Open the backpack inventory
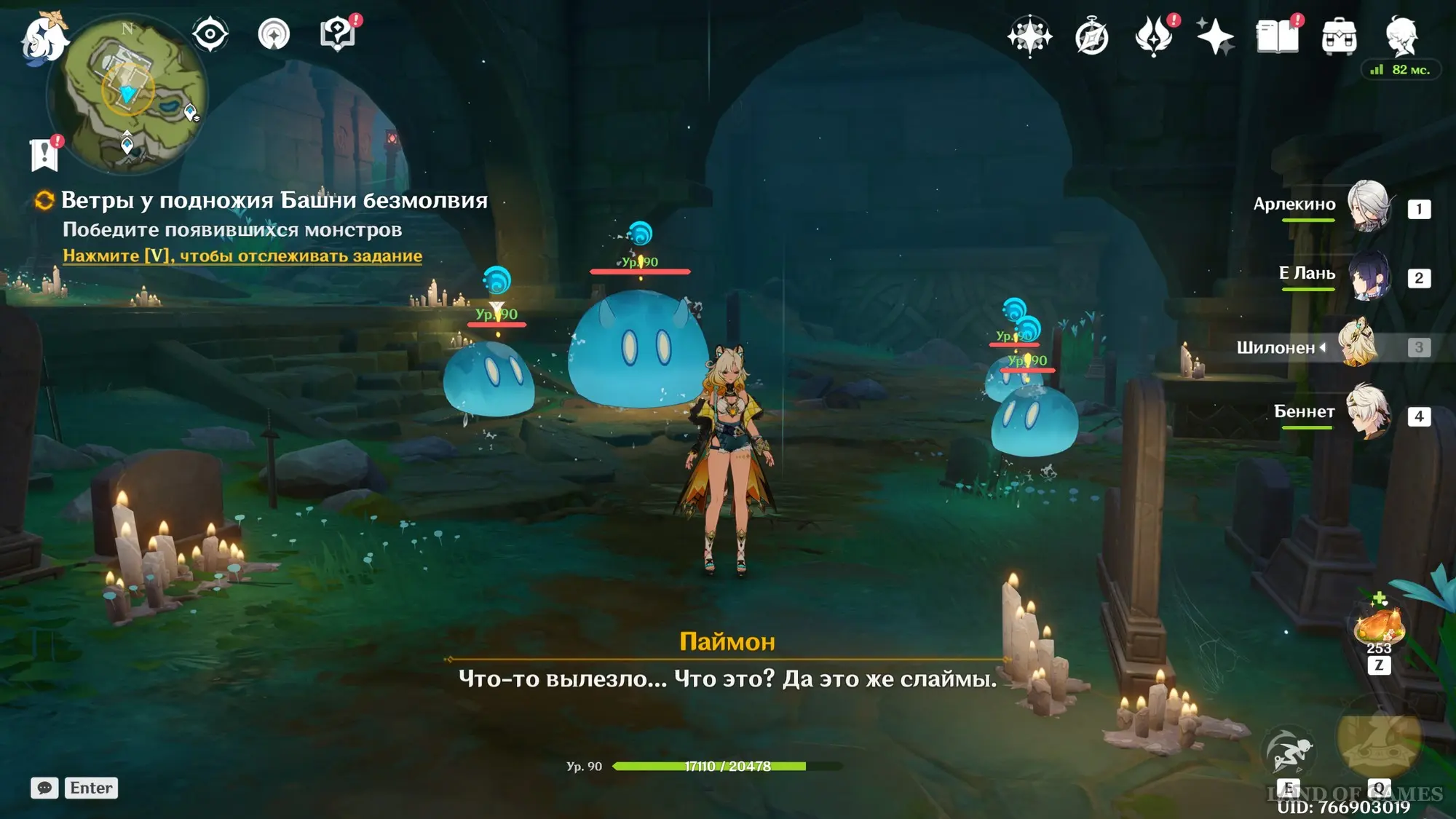Viewport: 1456px width, 819px height. tap(1339, 37)
